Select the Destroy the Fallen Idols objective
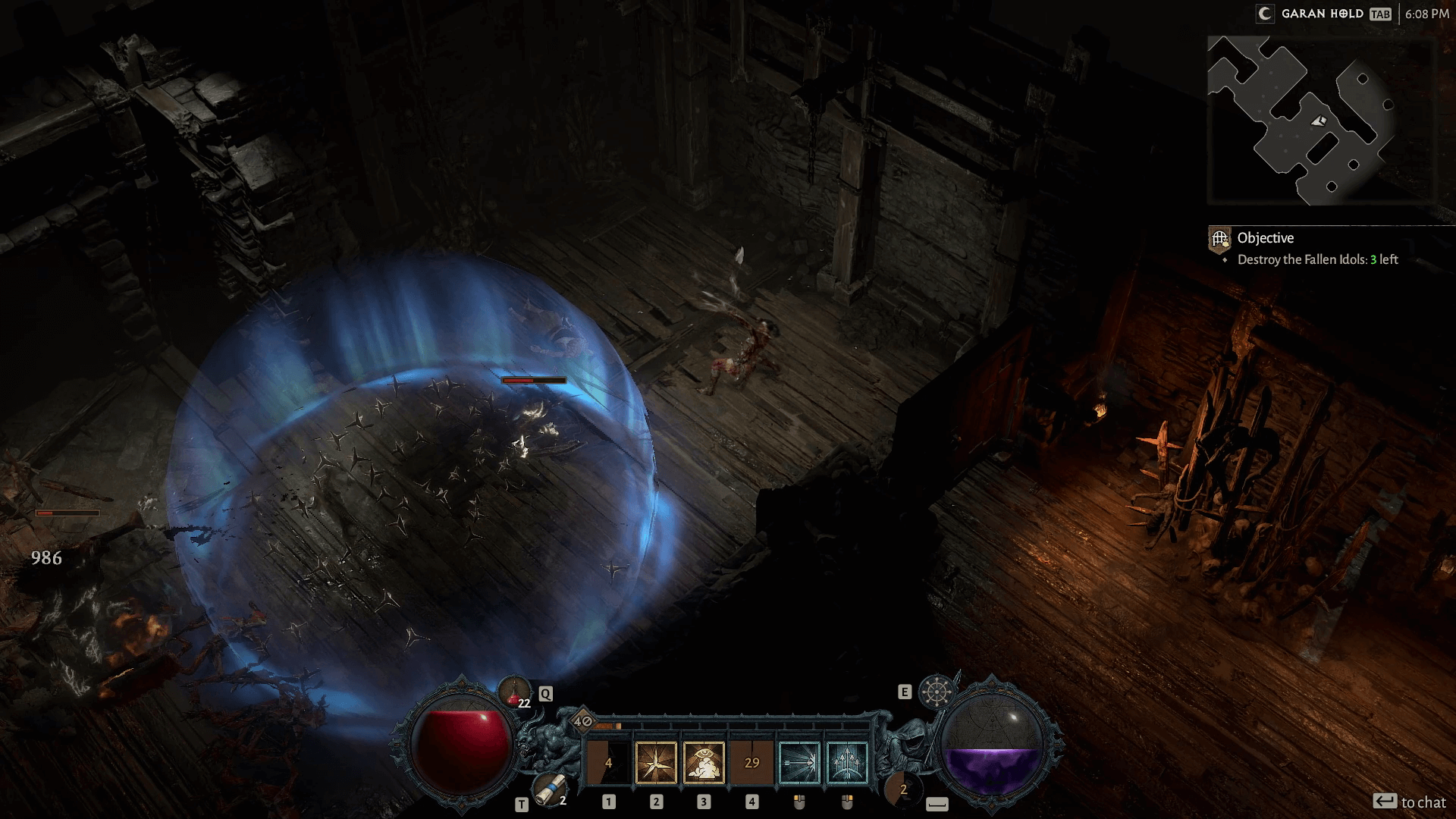Screen dimensions: 1456x819 (x=1317, y=259)
